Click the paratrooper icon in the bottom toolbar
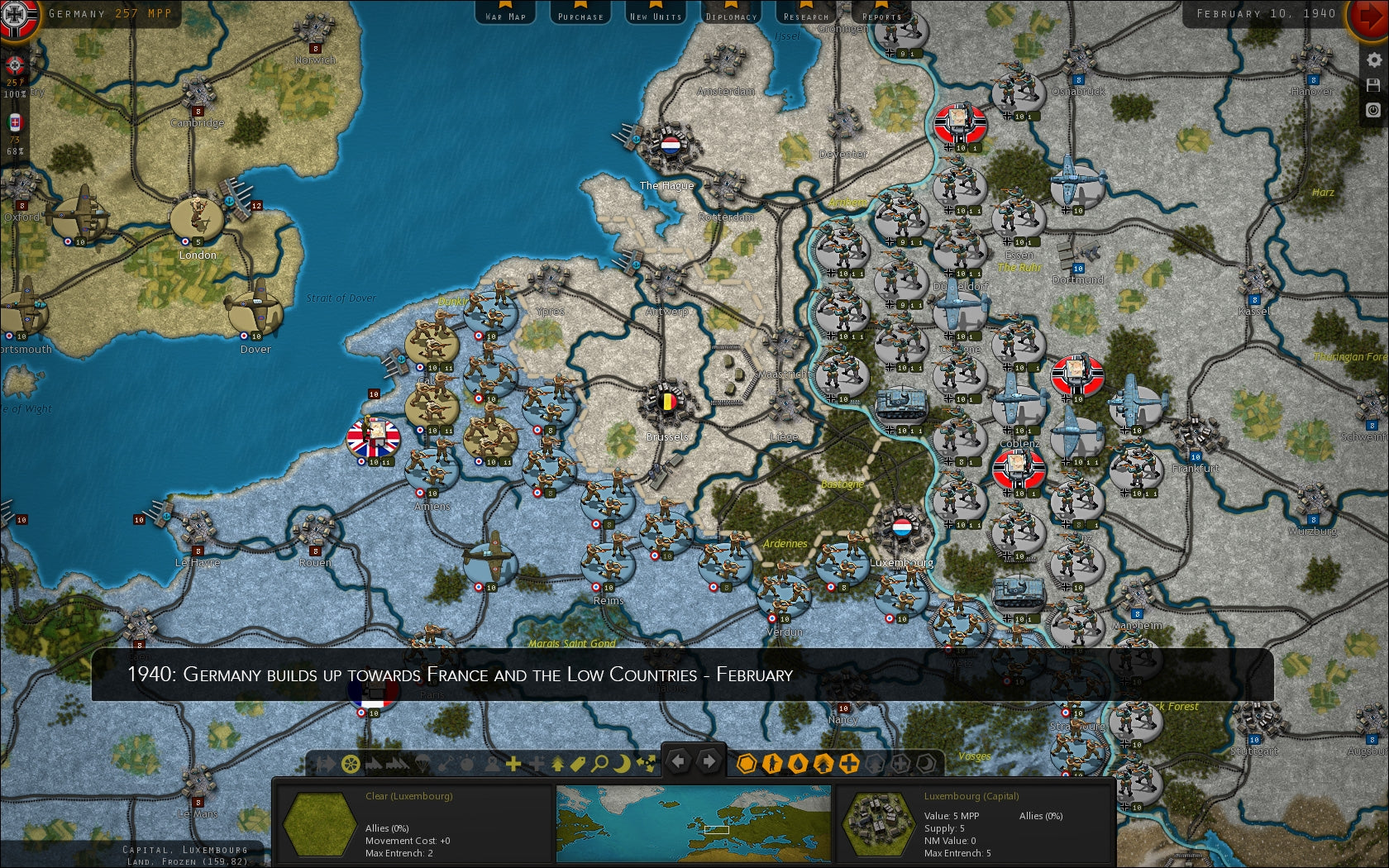The height and width of the screenshot is (868, 1389). tap(421, 762)
